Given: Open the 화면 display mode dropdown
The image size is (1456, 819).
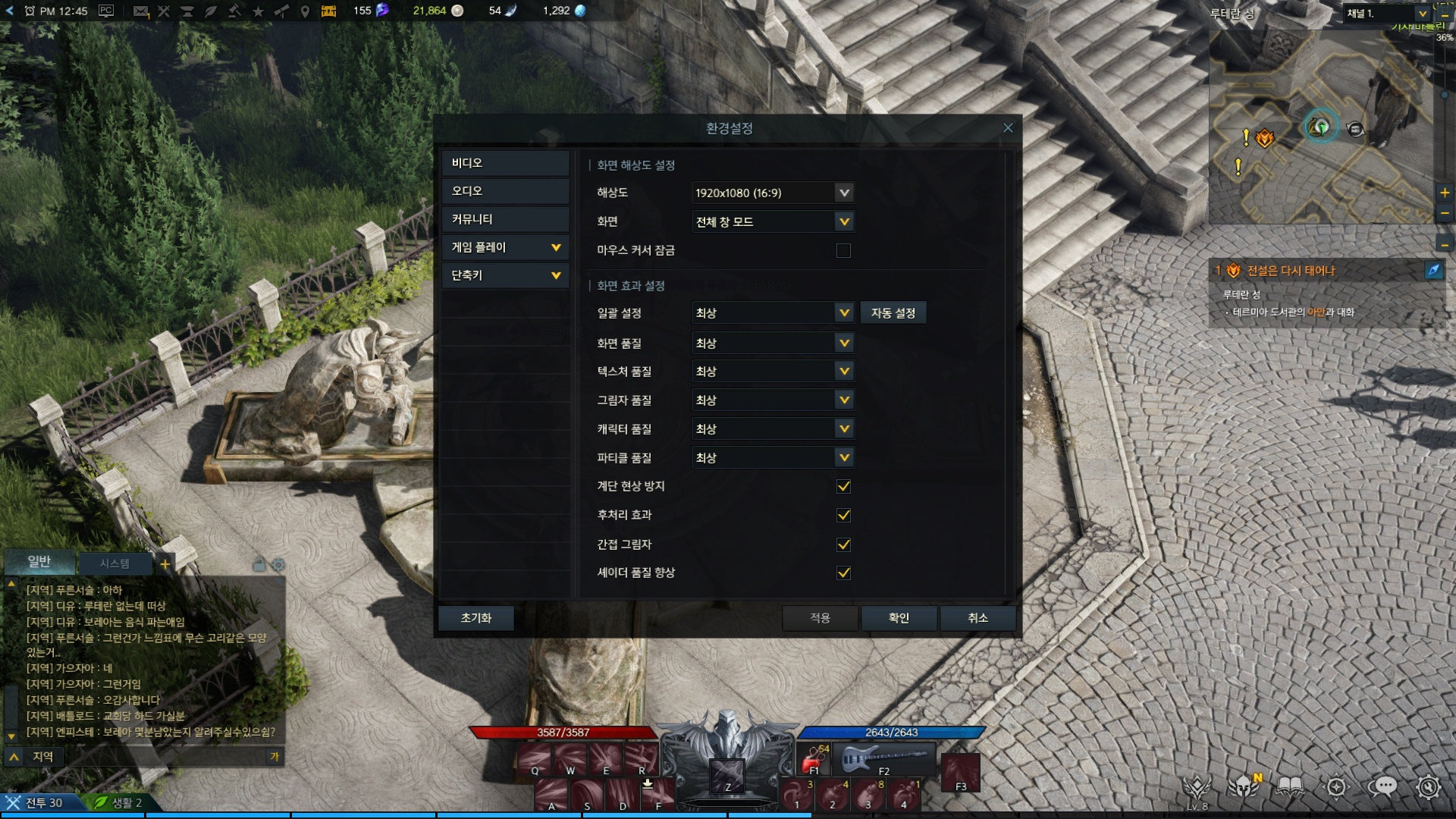Looking at the screenshot, I should point(773,222).
